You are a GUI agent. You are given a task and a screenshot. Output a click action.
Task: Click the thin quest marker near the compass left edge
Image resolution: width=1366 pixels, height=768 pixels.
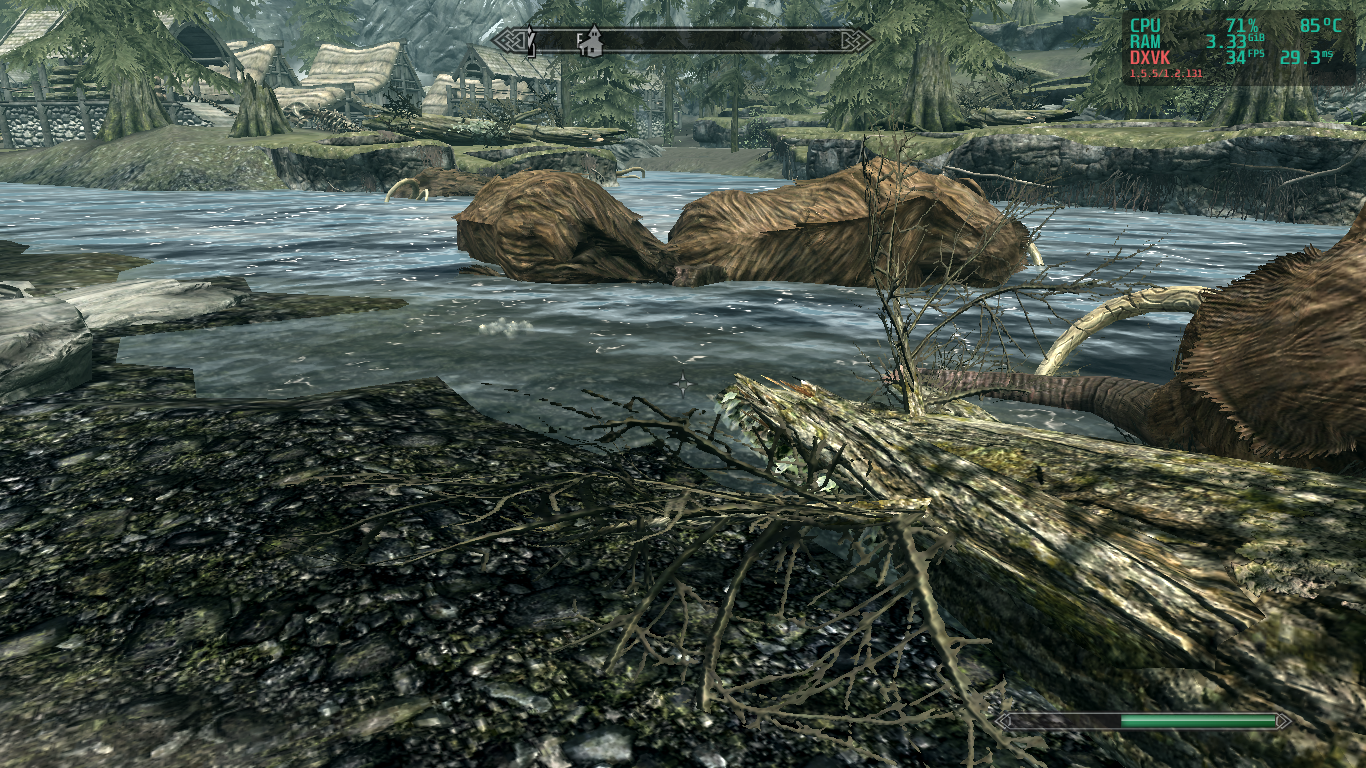pyautogui.click(x=530, y=40)
